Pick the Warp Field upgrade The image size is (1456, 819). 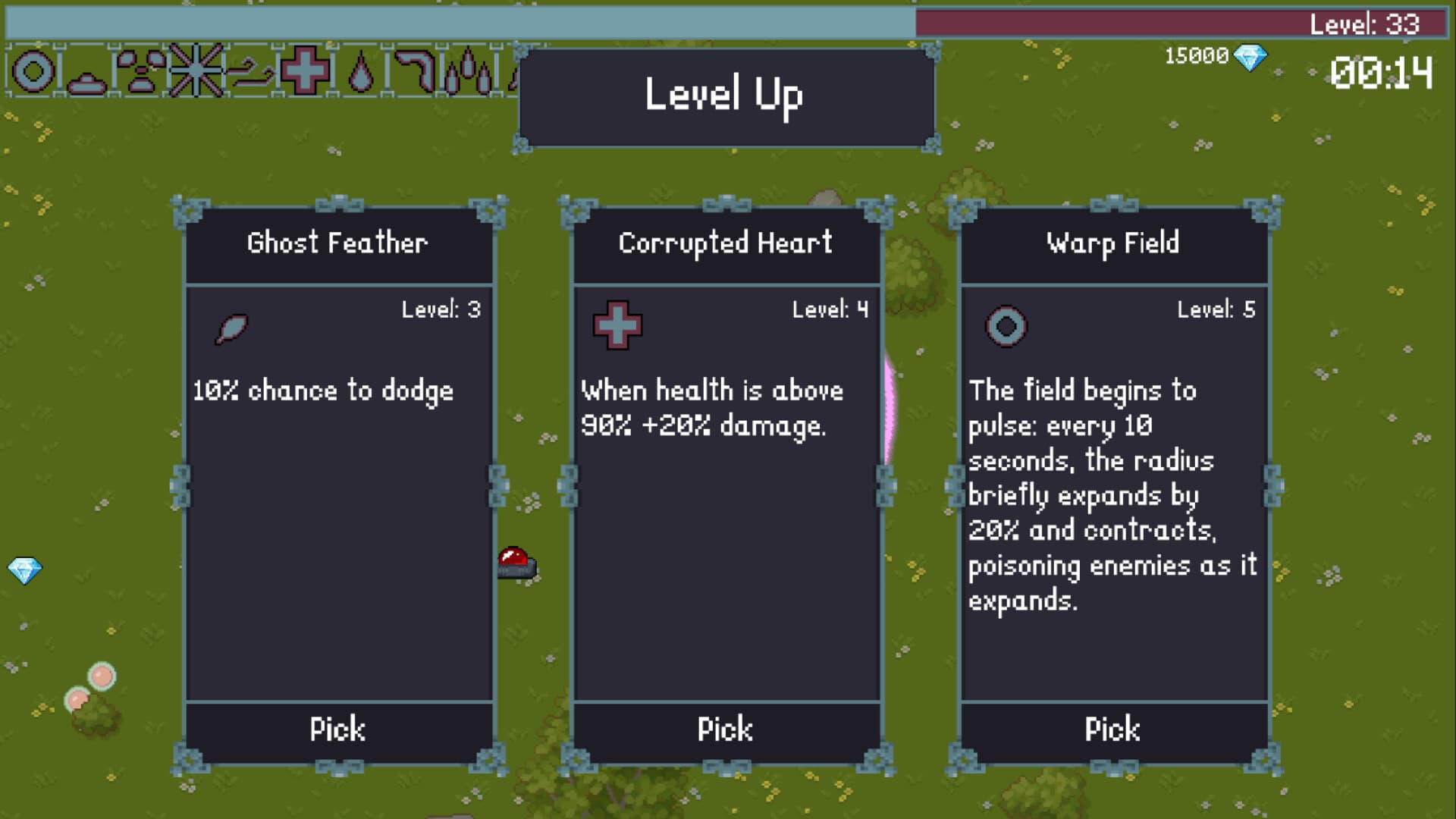1113,730
